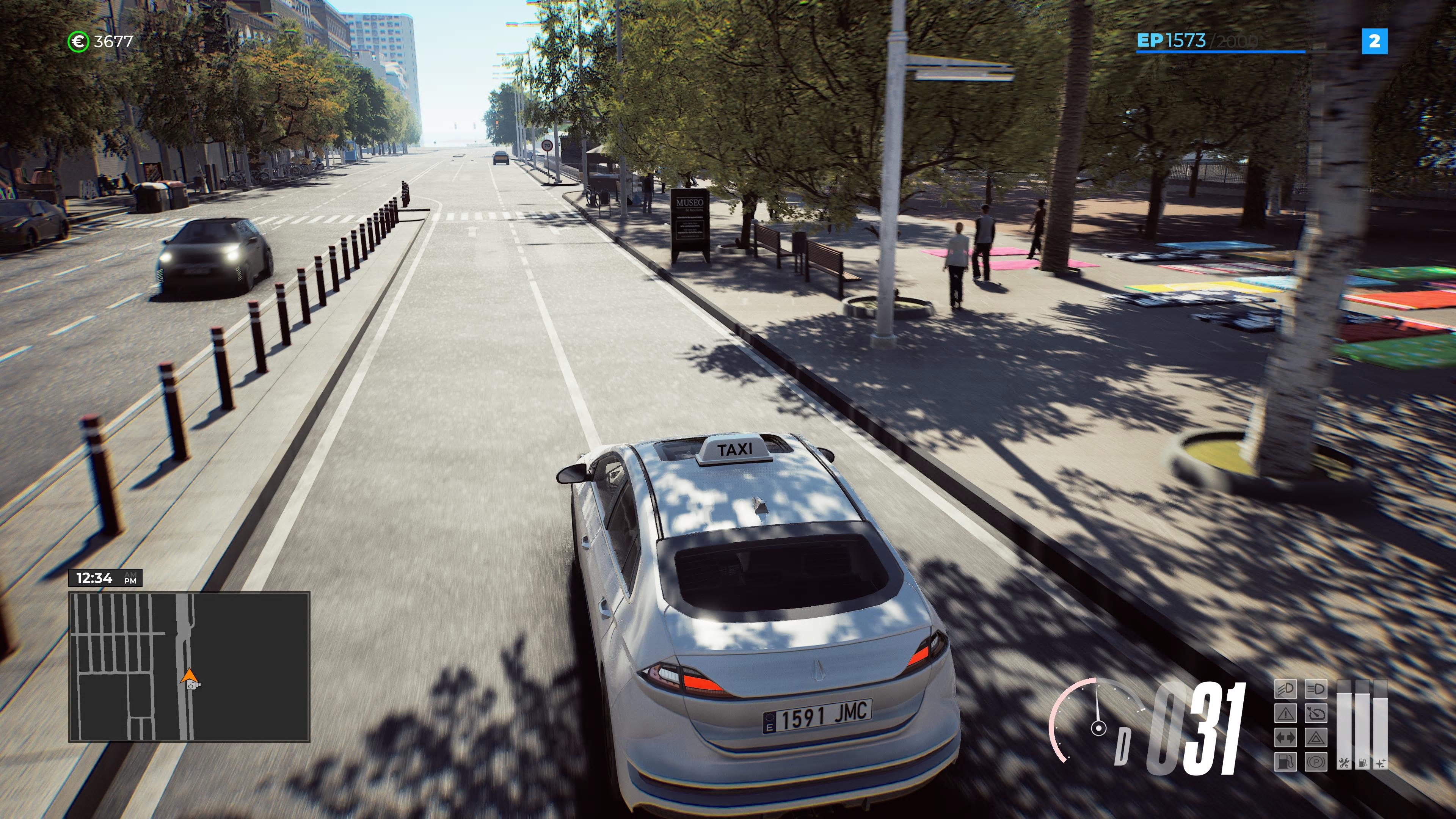
Task: Click the parking brake indicator icon
Action: tap(1316, 761)
